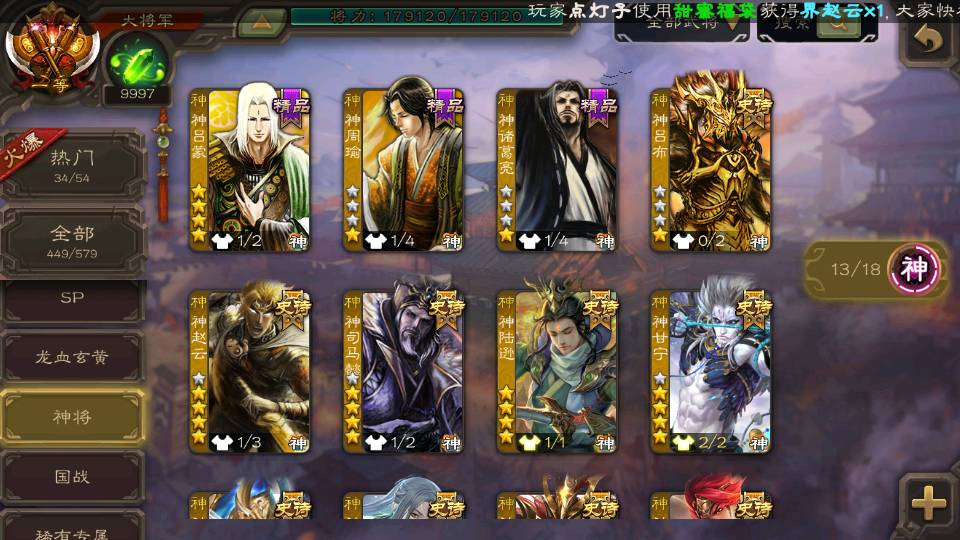Select the 神将 category tab
Viewport: 960px width, 540px height.
pyautogui.click(x=72, y=416)
